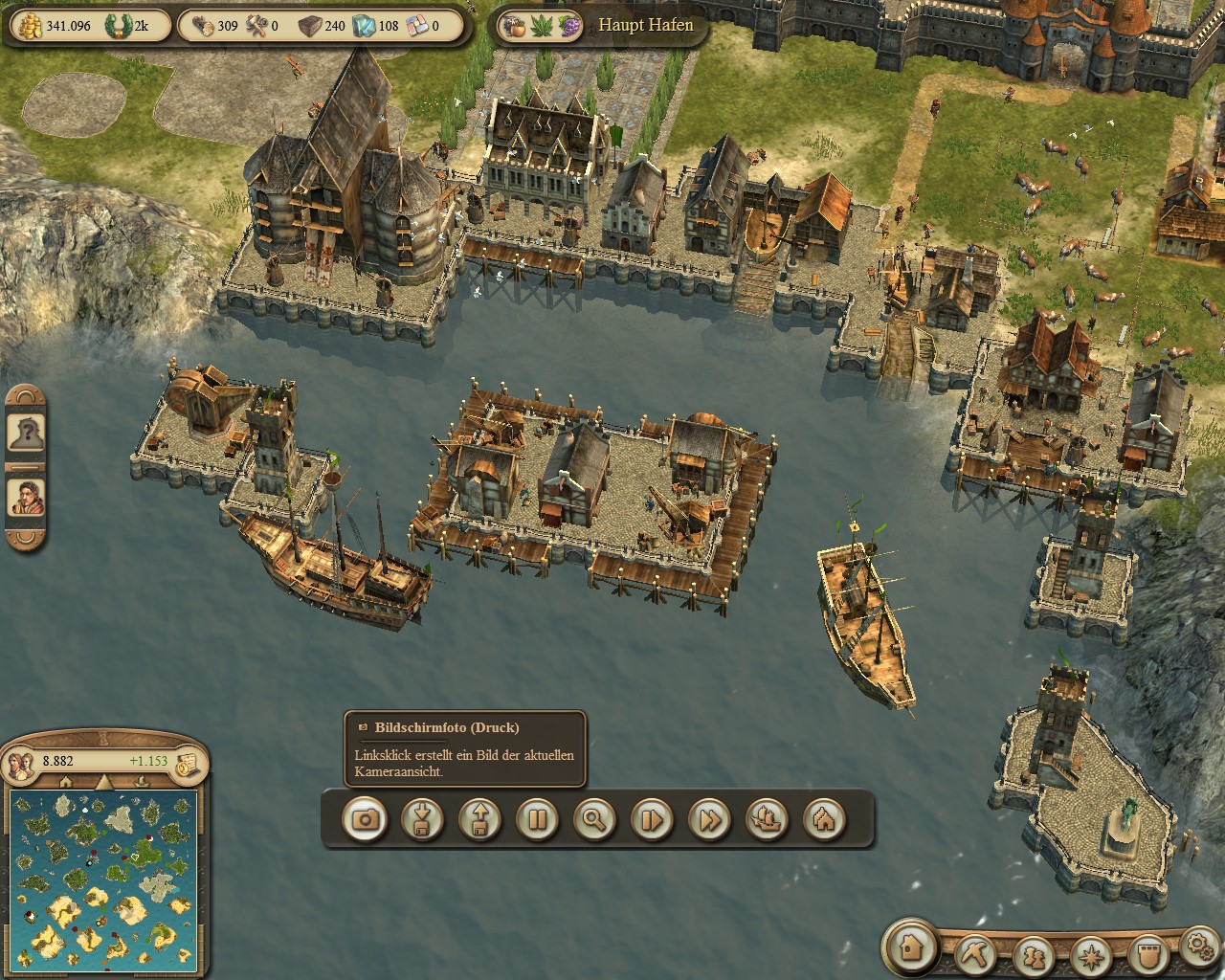Click the load game button with up arrow

479,819
